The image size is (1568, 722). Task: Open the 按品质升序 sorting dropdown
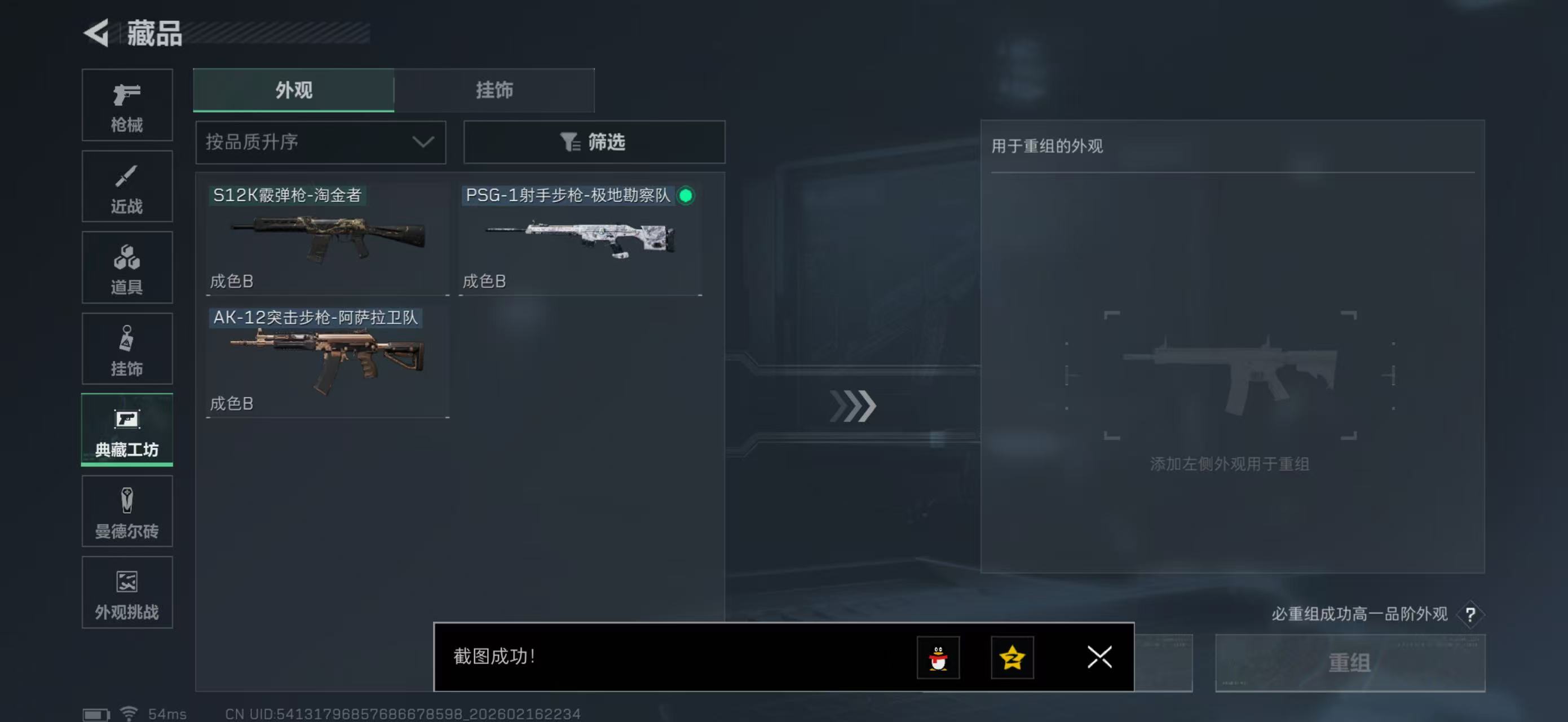[320, 142]
